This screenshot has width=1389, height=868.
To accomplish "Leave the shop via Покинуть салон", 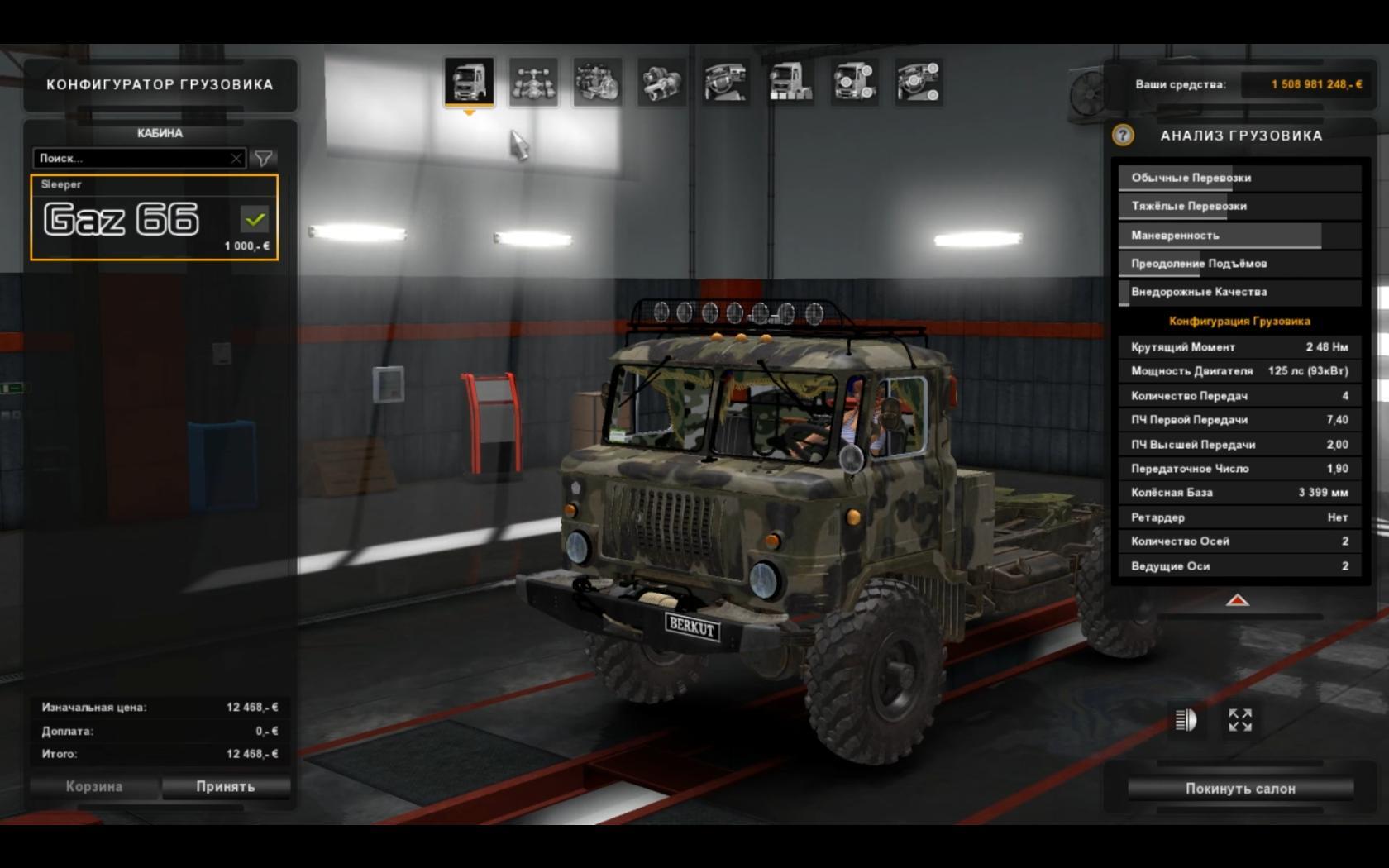I will [x=1240, y=789].
